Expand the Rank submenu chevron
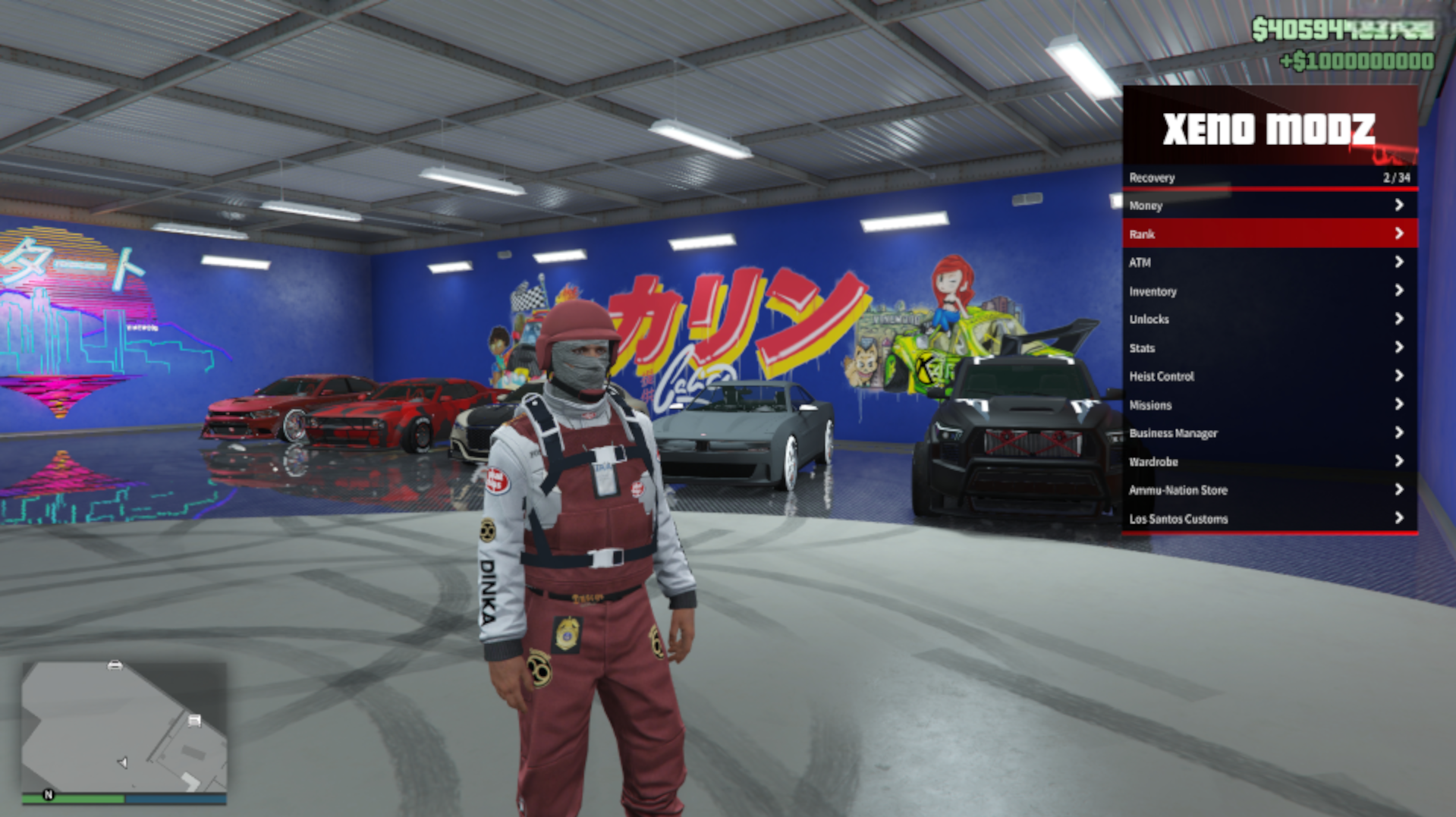The height and width of the screenshot is (817, 1456). point(1400,234)
